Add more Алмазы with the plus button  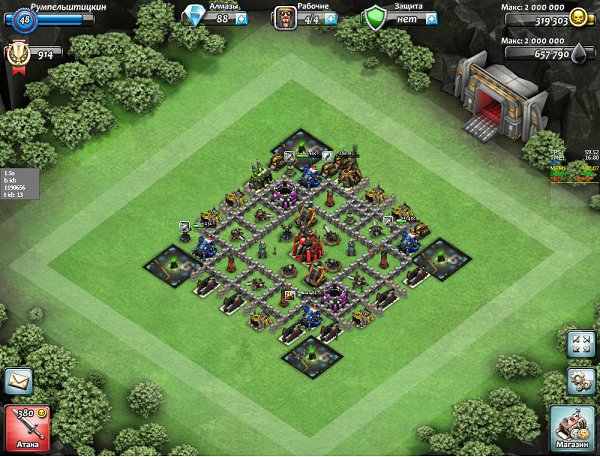tap(241, 18)
